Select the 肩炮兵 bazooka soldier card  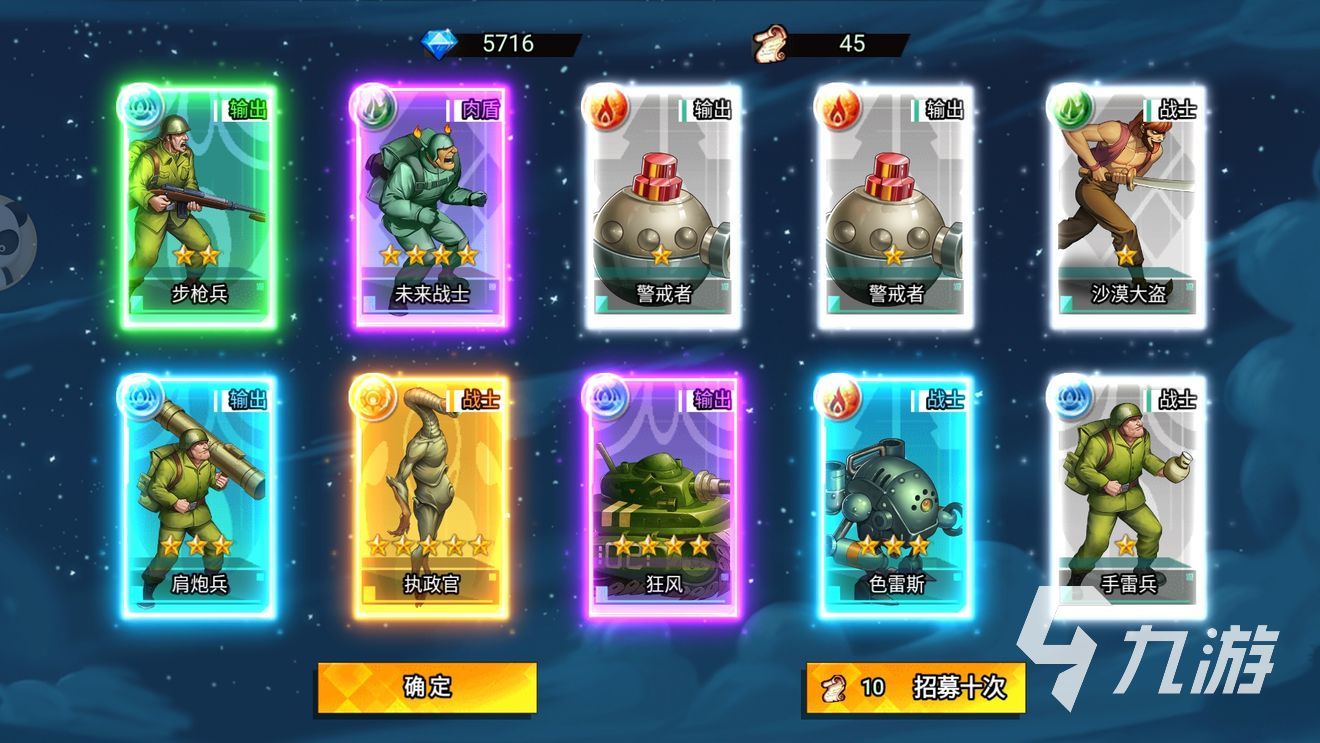pyautogui.click(x=199, y=496)
